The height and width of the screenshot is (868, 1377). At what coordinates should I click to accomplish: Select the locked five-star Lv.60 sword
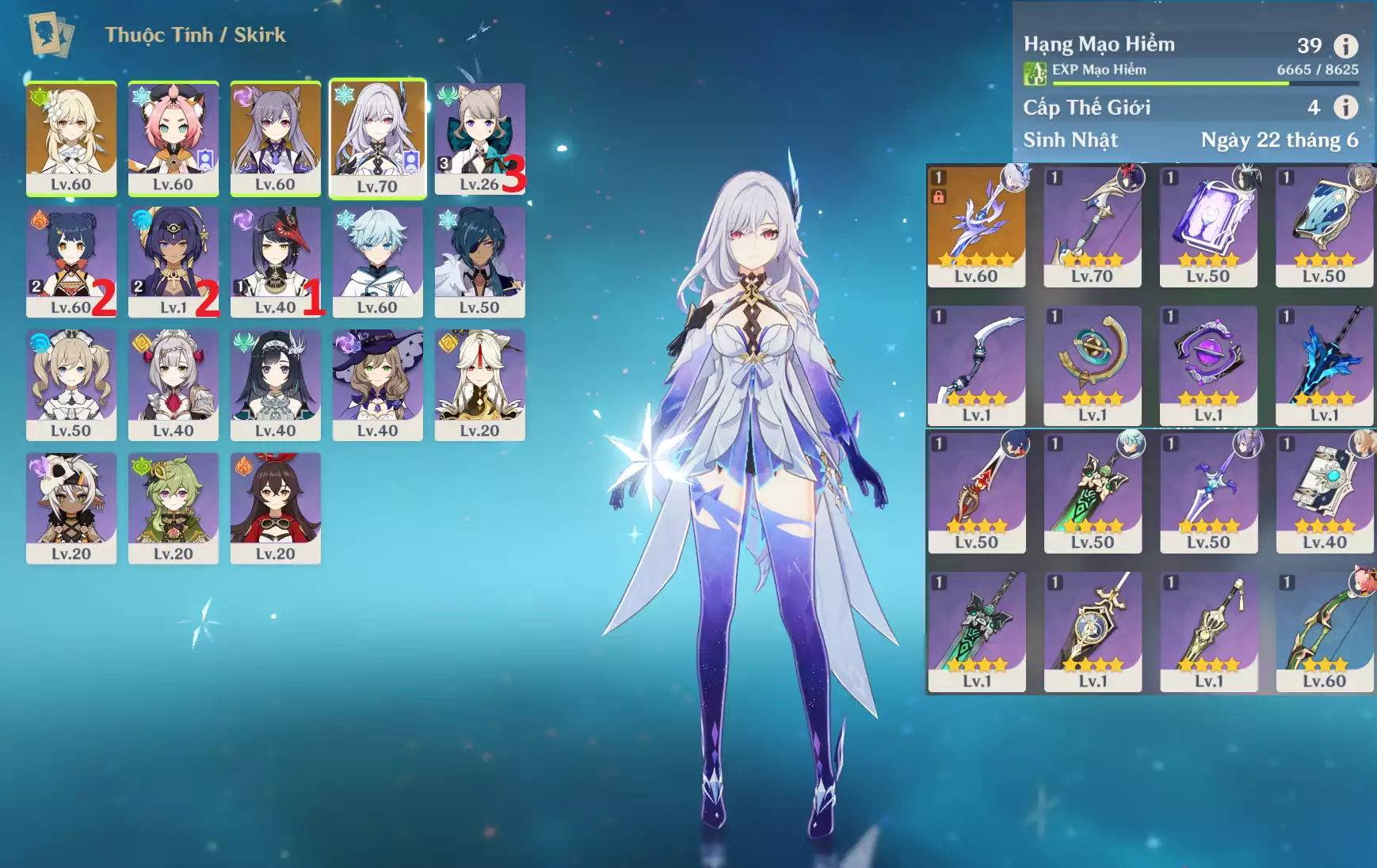click(976, 226)
